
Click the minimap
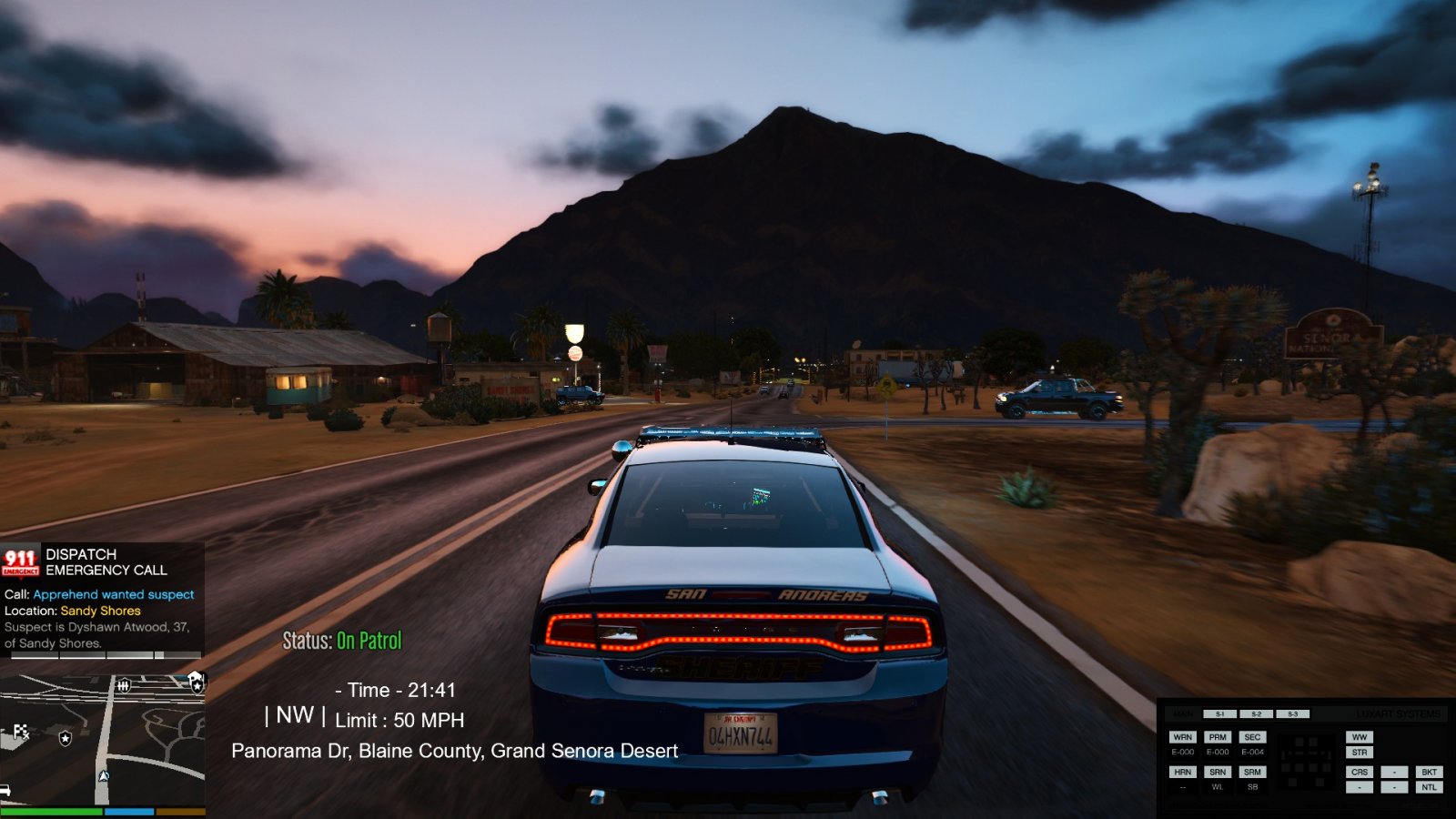coord(102,739)
